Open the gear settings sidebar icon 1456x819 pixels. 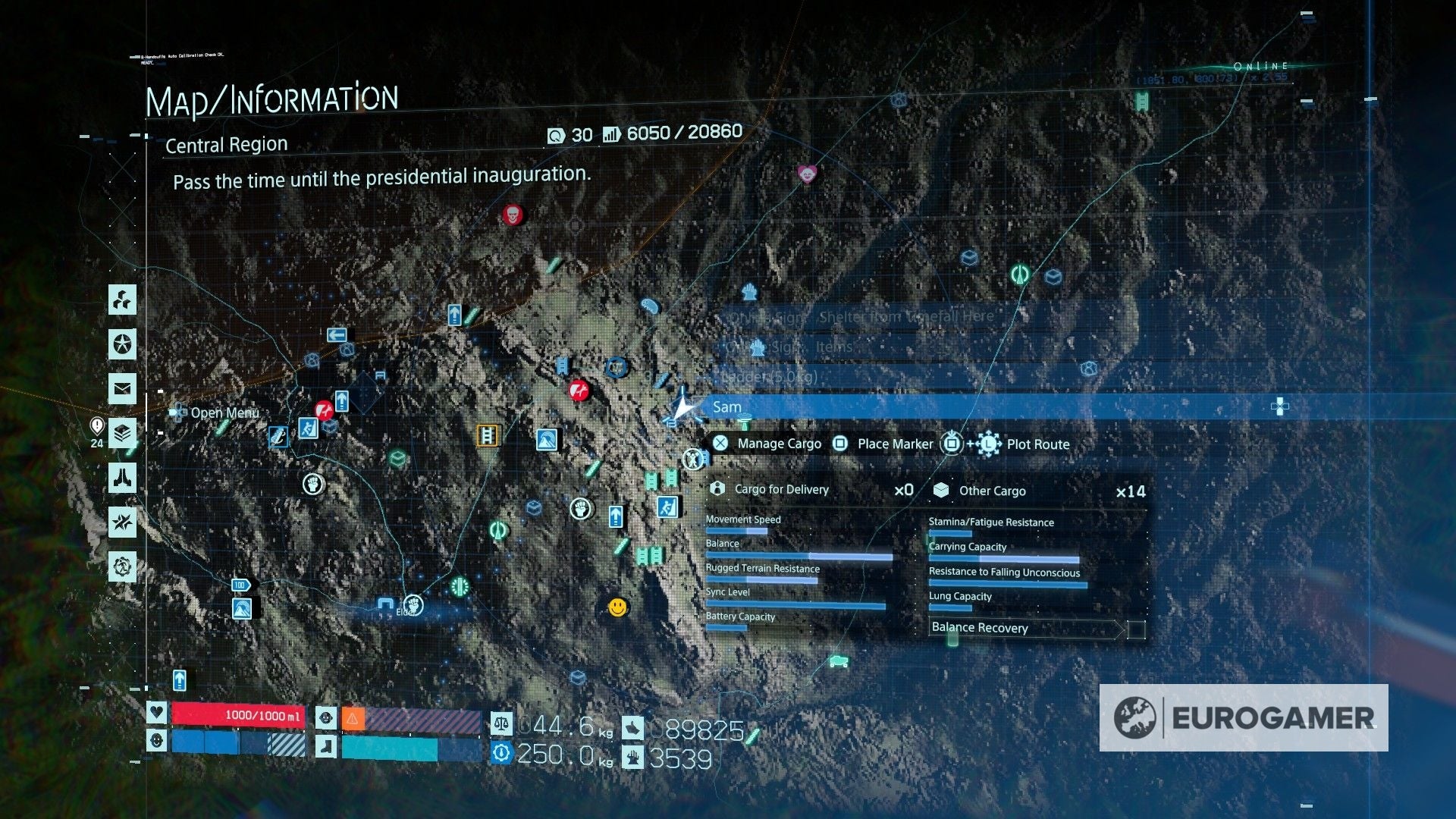(x=121, y=566)
